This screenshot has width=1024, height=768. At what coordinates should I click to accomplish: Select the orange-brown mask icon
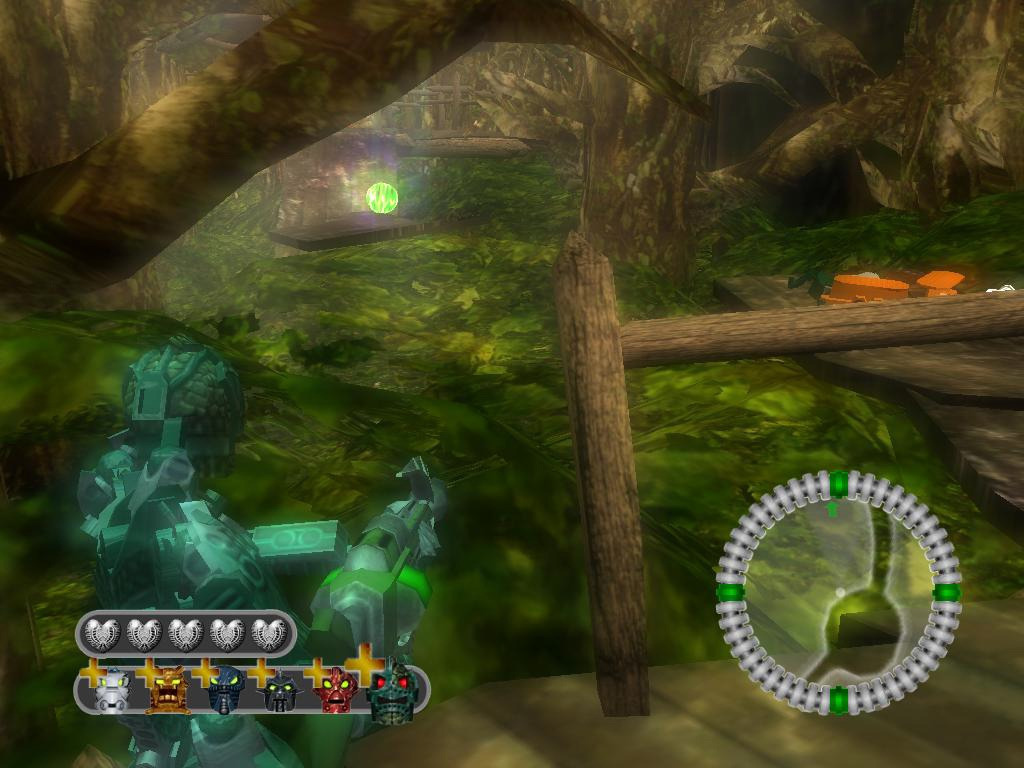point(167,690)
